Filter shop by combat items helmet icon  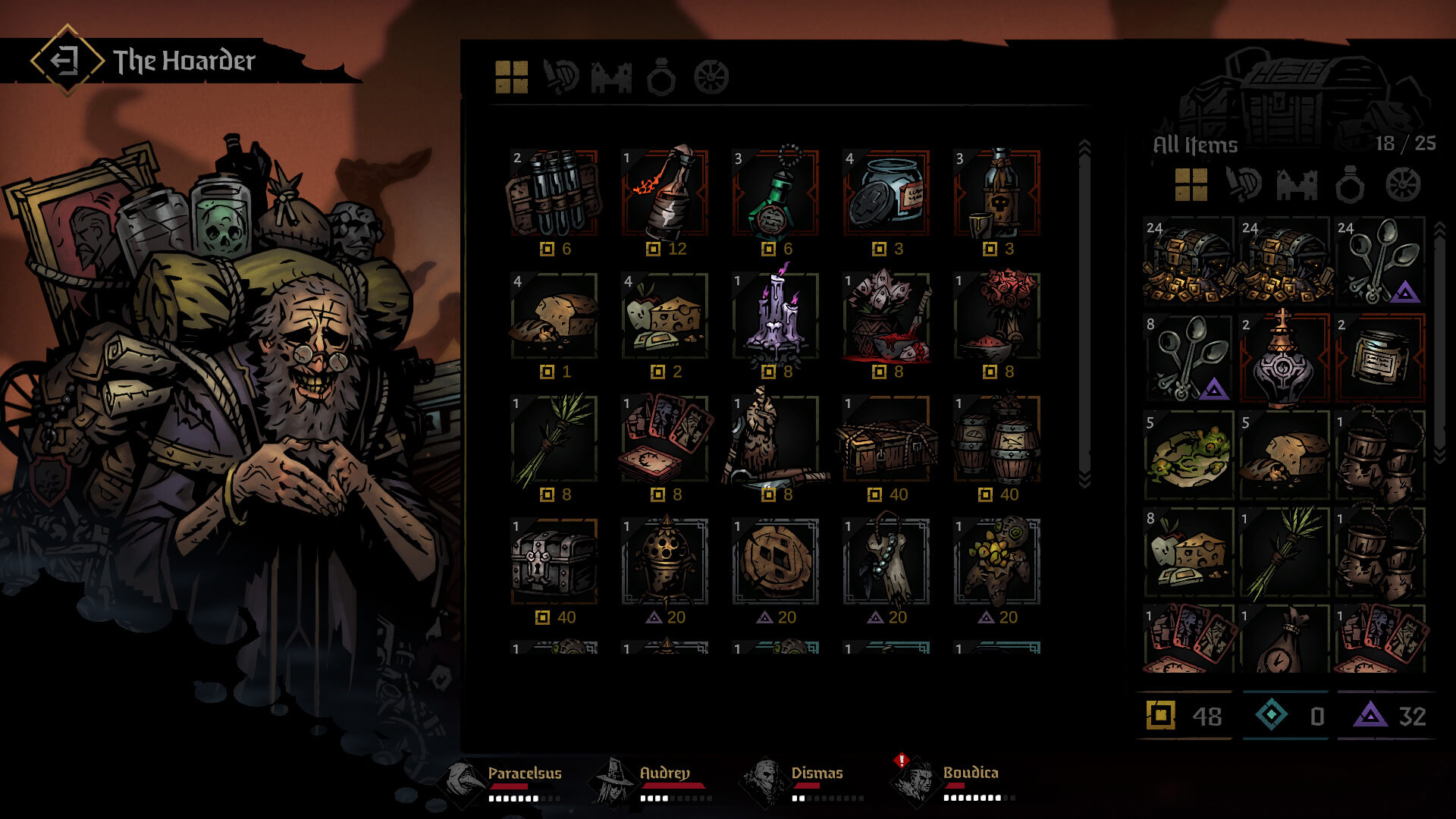tap(561, 77)
